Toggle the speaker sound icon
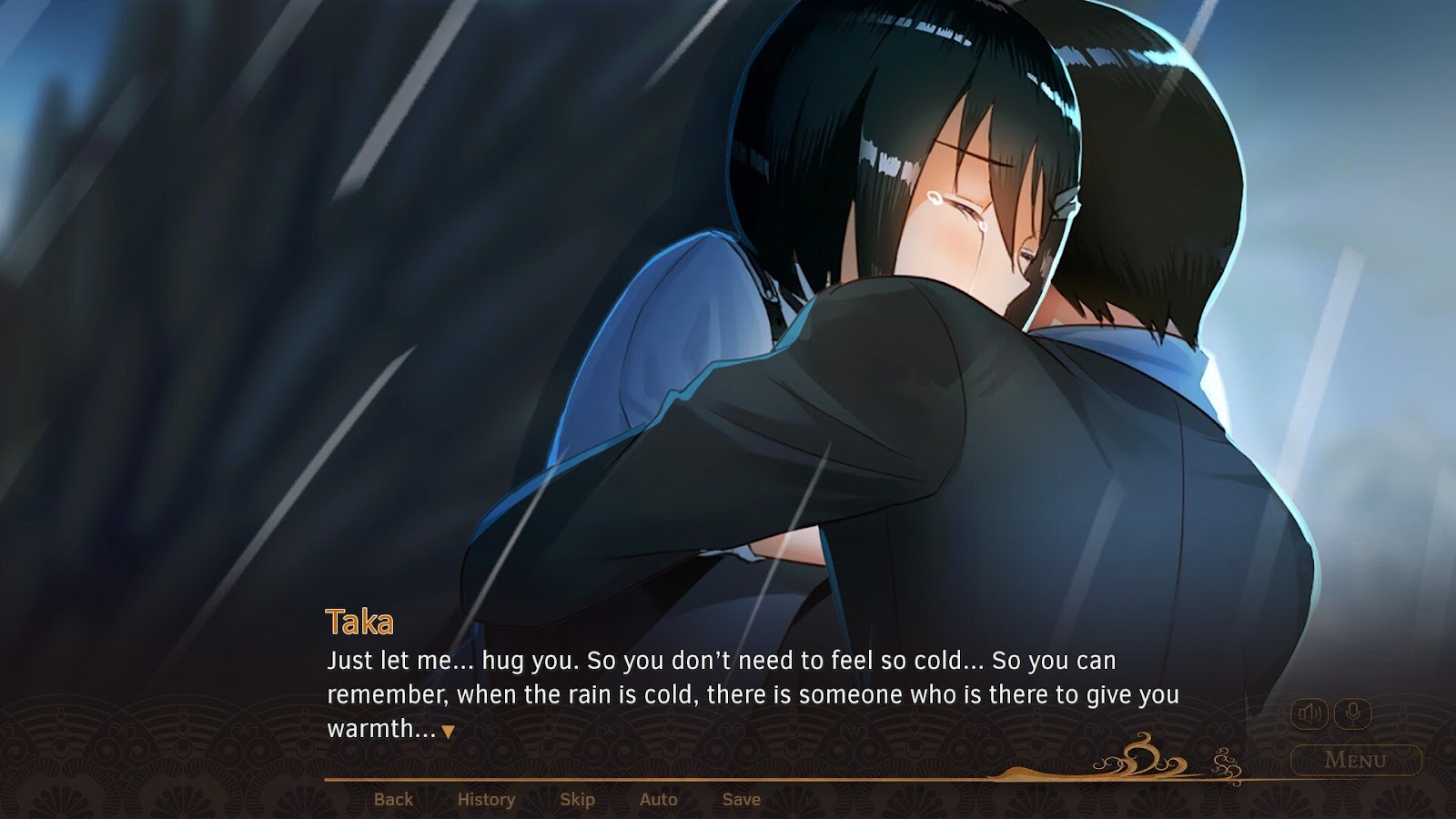This screenshot has width=1456, height=819. [1309, 713]
